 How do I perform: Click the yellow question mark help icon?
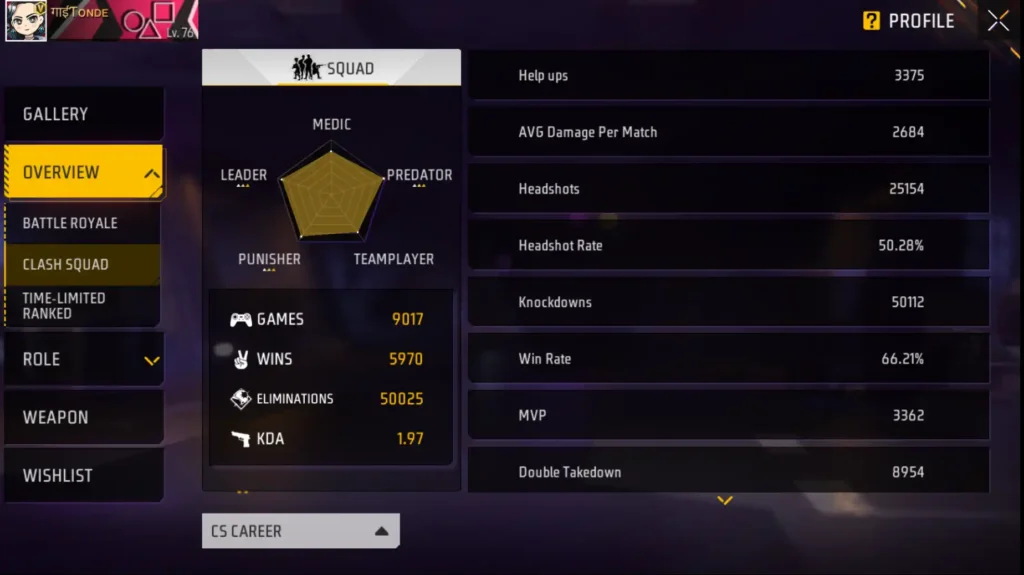(871, 21)
